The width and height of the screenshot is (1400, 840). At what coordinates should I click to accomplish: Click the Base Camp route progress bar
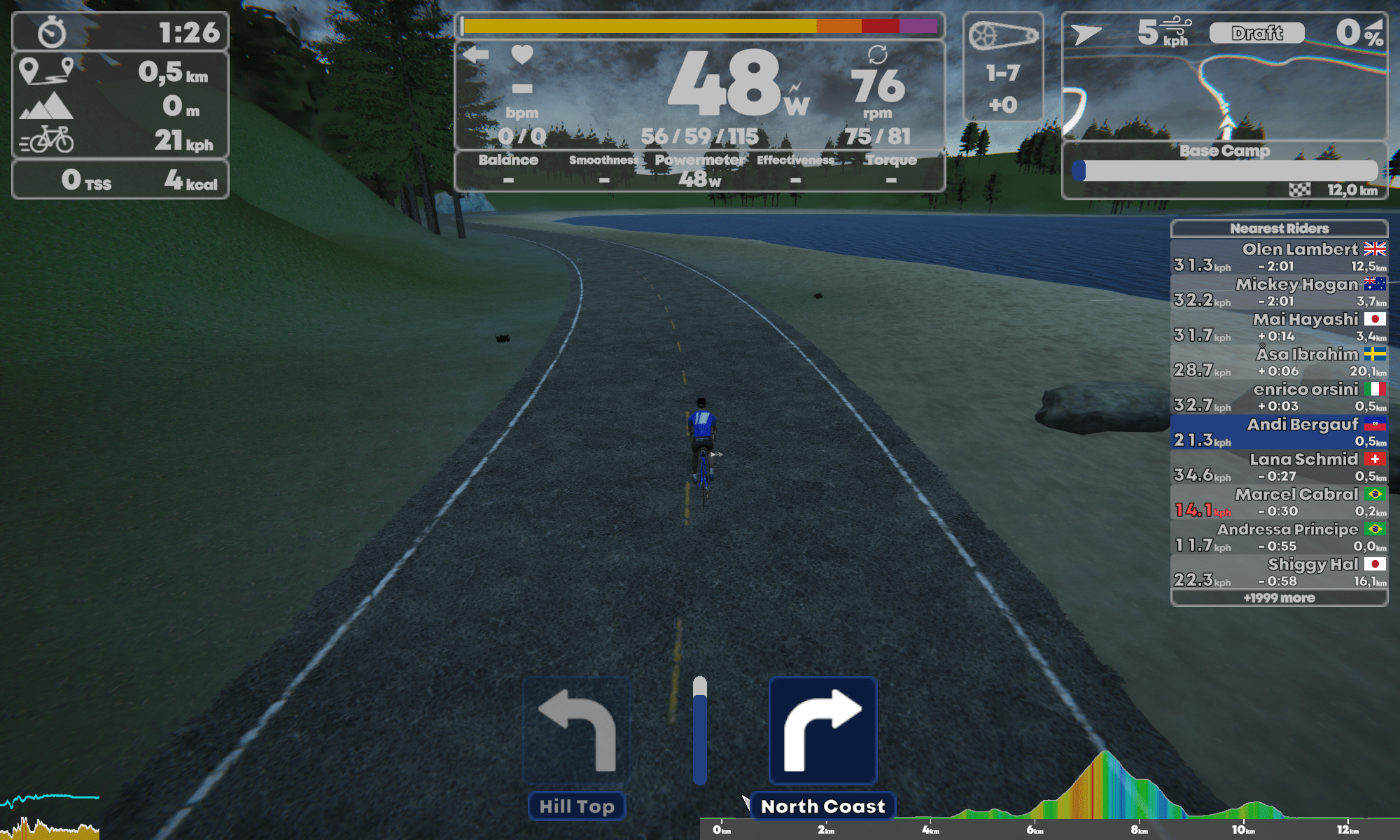coord(1225,171)
